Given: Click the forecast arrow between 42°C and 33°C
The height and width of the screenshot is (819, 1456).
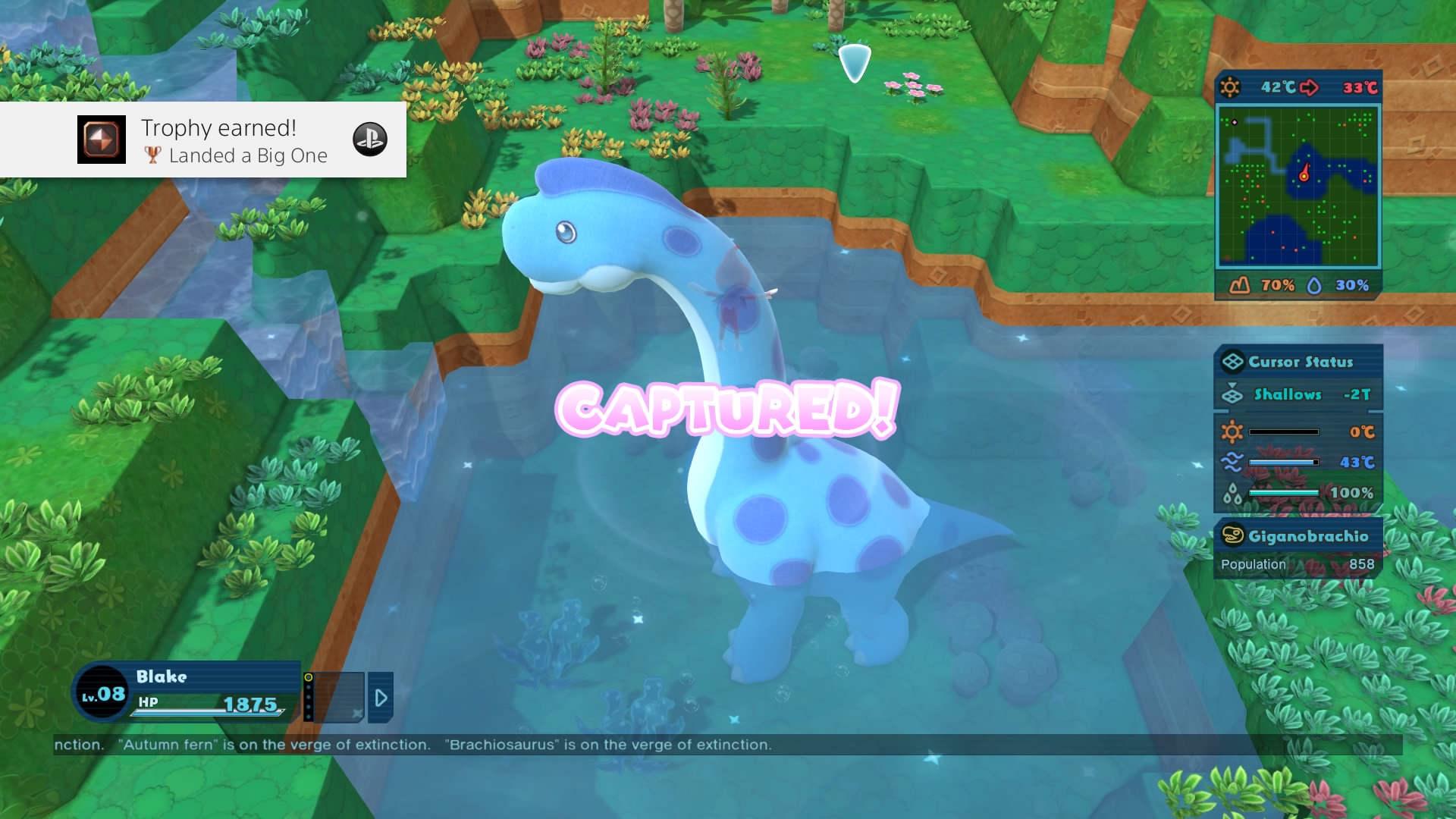Looking at the screenshot, I should (1310, 88).
